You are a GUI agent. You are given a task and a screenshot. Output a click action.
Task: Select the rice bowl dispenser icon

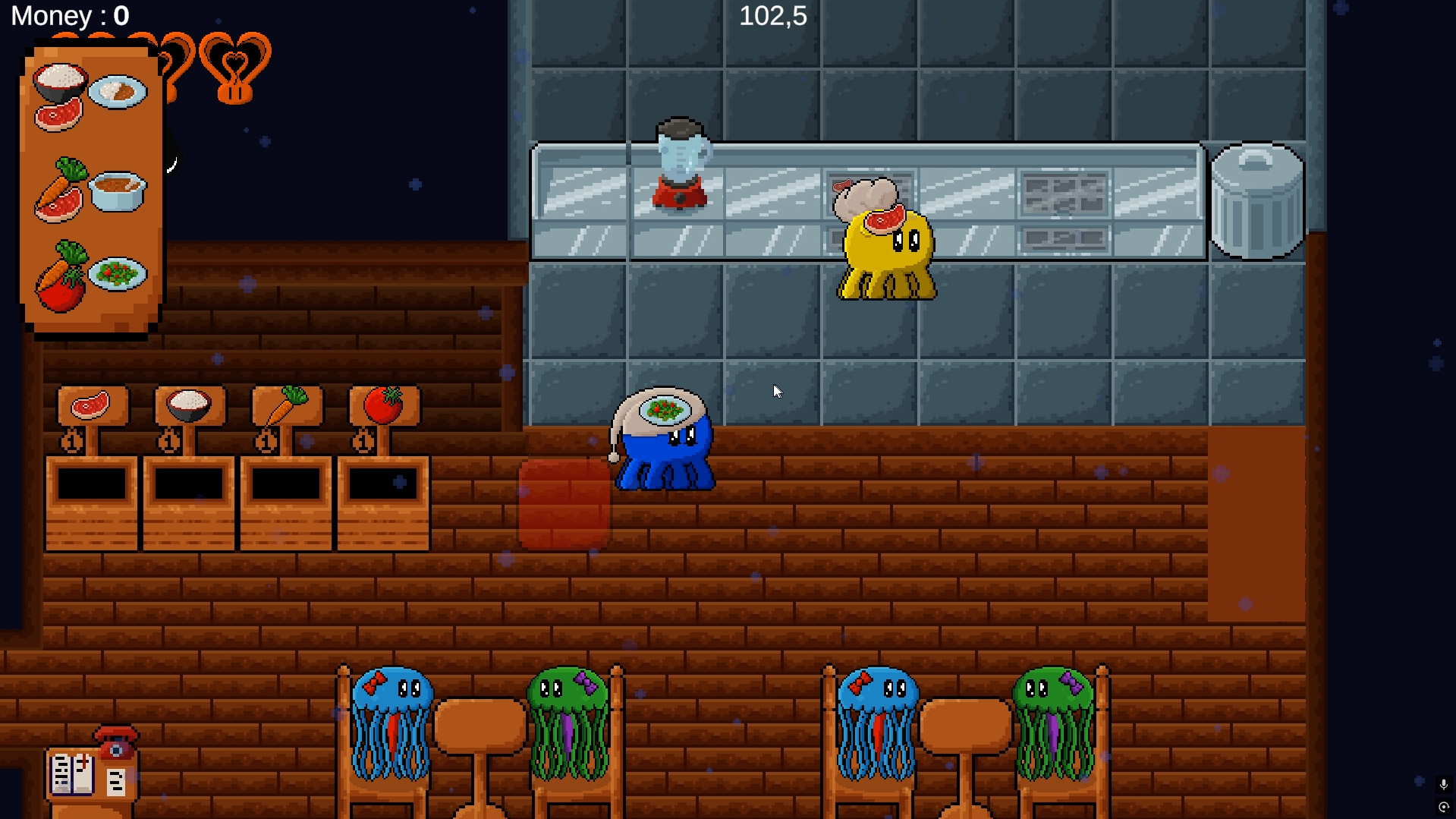tap(187, 405)
